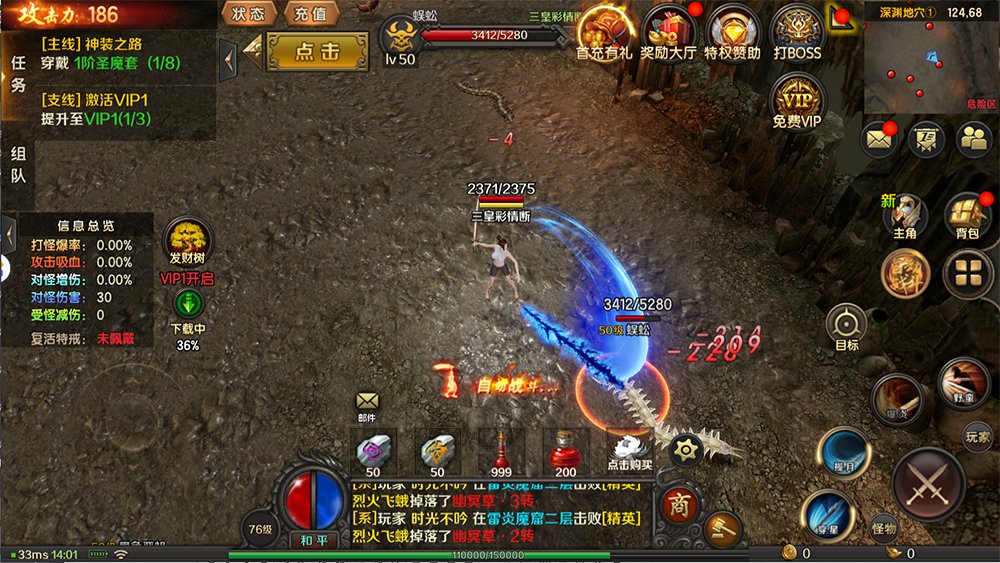Open the 发财树 money tree icon
The image size is (1000, 563).
pyautogui.click(x=187, y=242)
